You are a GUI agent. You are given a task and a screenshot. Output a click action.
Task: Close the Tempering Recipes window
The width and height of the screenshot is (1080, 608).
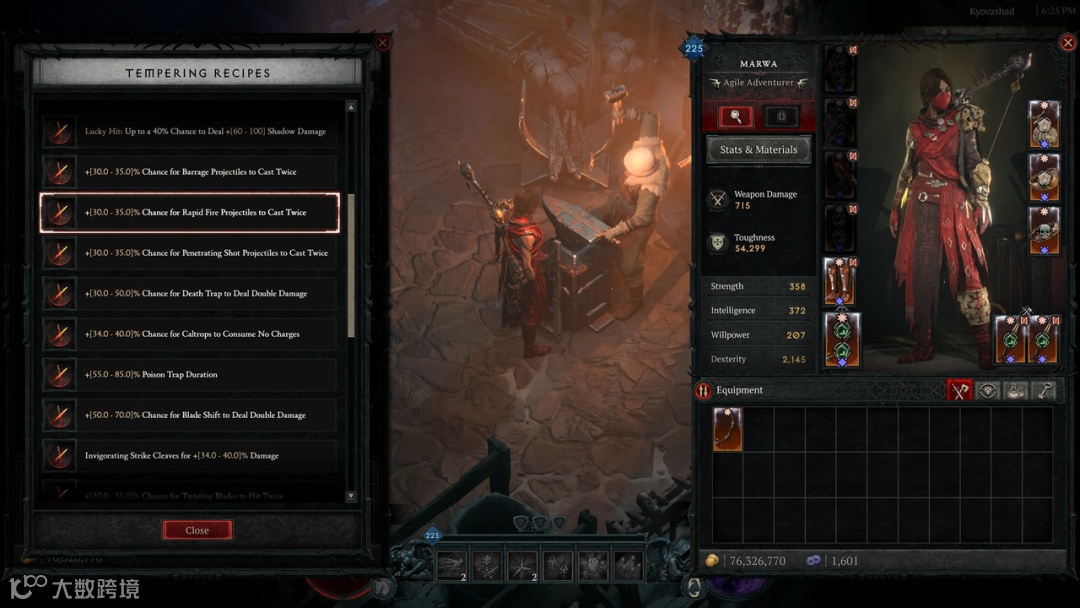[x=197, y=530]
